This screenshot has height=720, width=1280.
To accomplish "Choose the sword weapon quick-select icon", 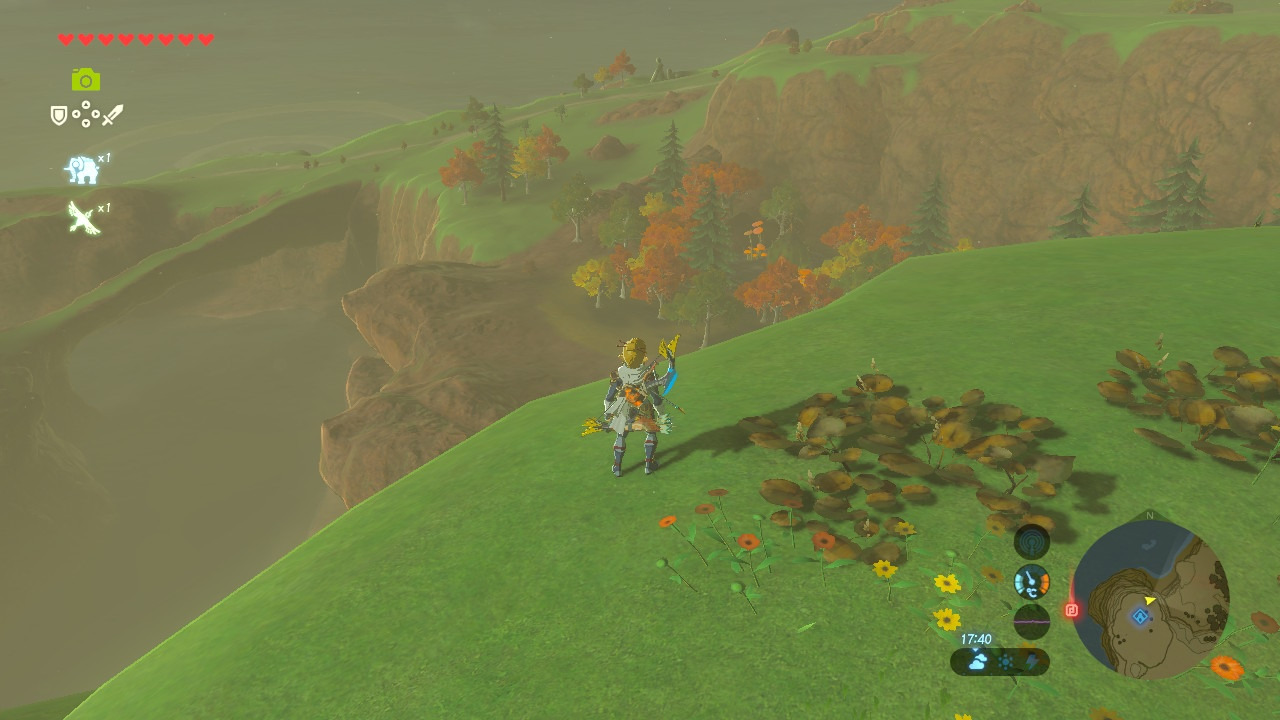I will click(x=112, y=115).
